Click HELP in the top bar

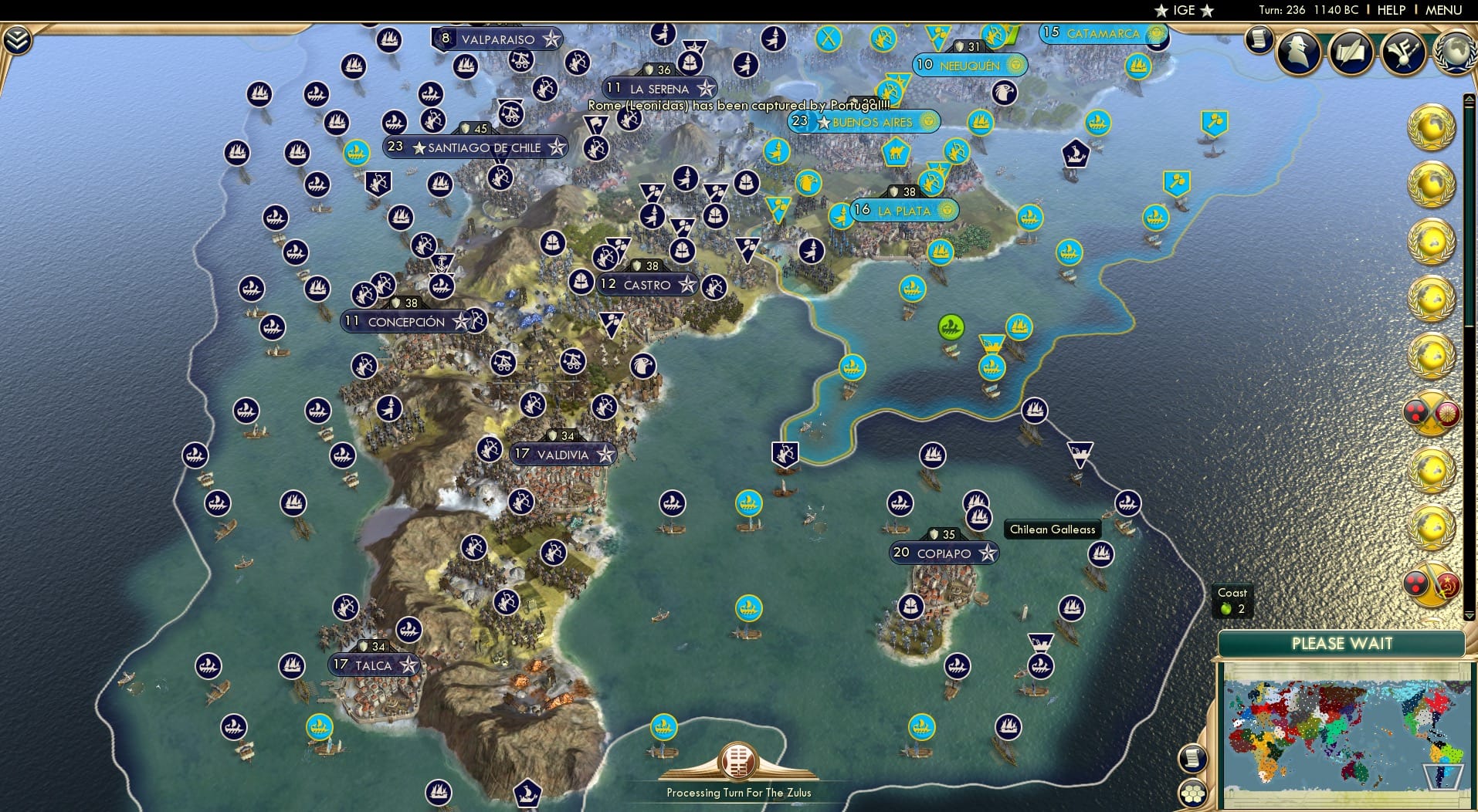1392,10
